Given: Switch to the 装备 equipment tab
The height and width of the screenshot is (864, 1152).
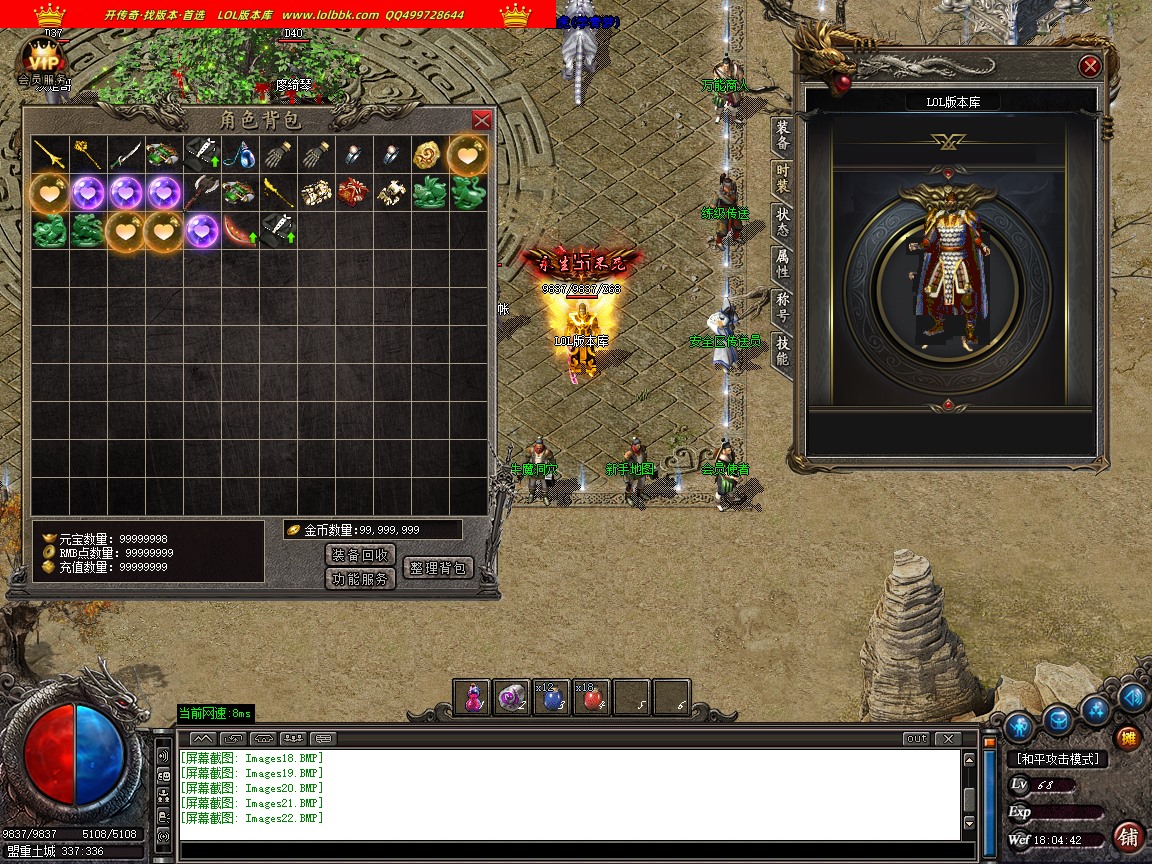Looking at the screenshot, I should click(782, 136).
